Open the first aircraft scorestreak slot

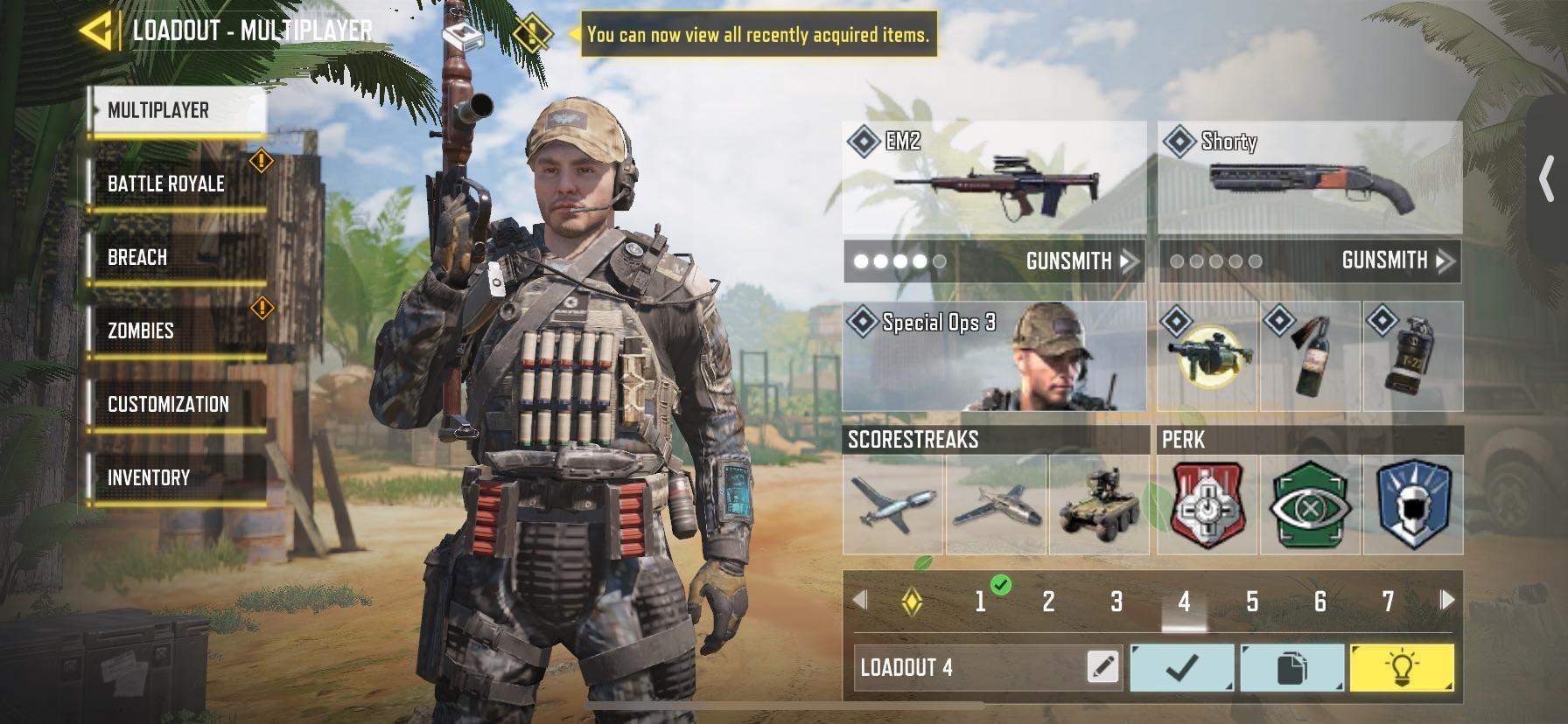pos(894,507)
